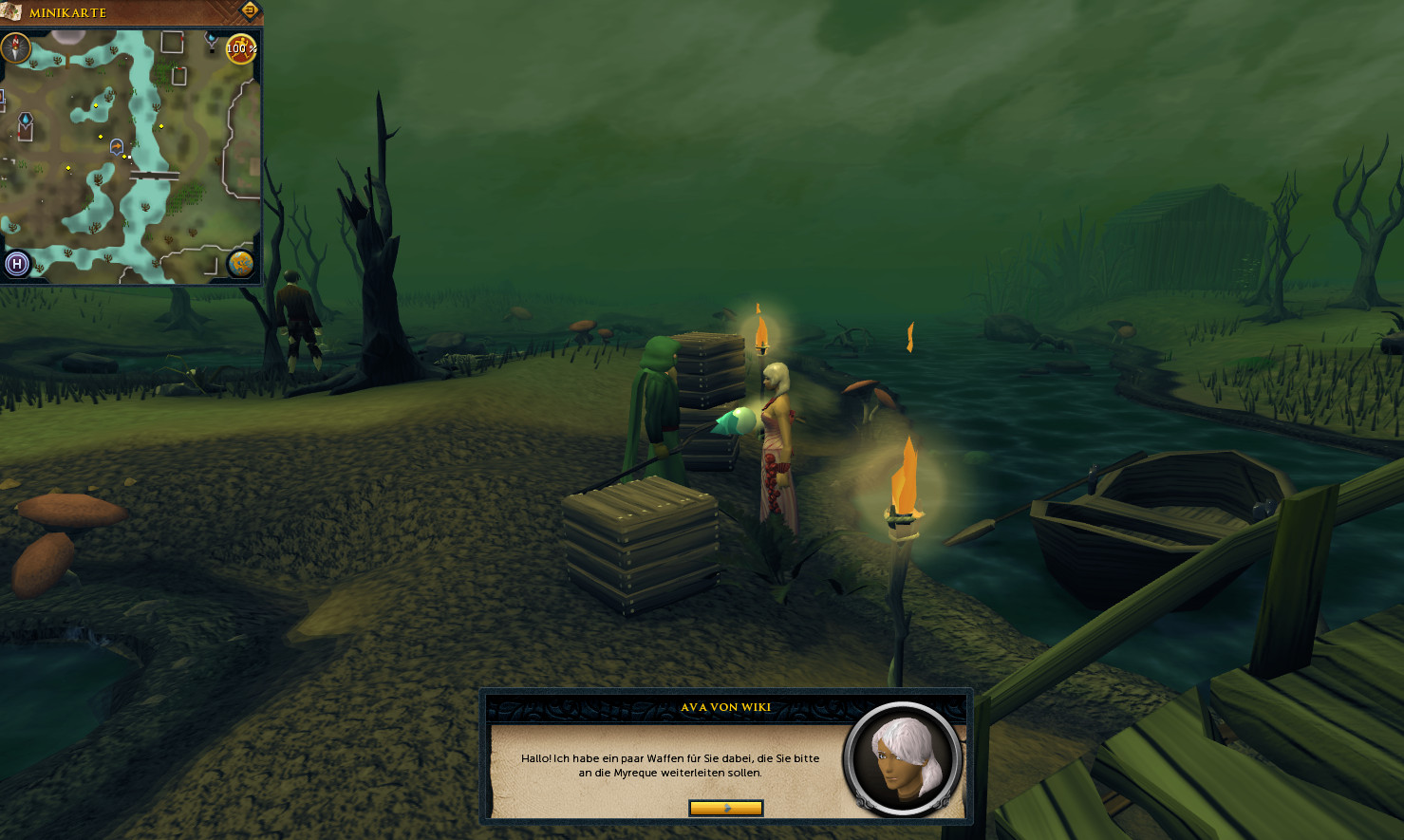The width and height of the screenshot is (1404, 840).
Task: Click the compass on the minimap
Action: pyautogui.click(x=16, y=47)
